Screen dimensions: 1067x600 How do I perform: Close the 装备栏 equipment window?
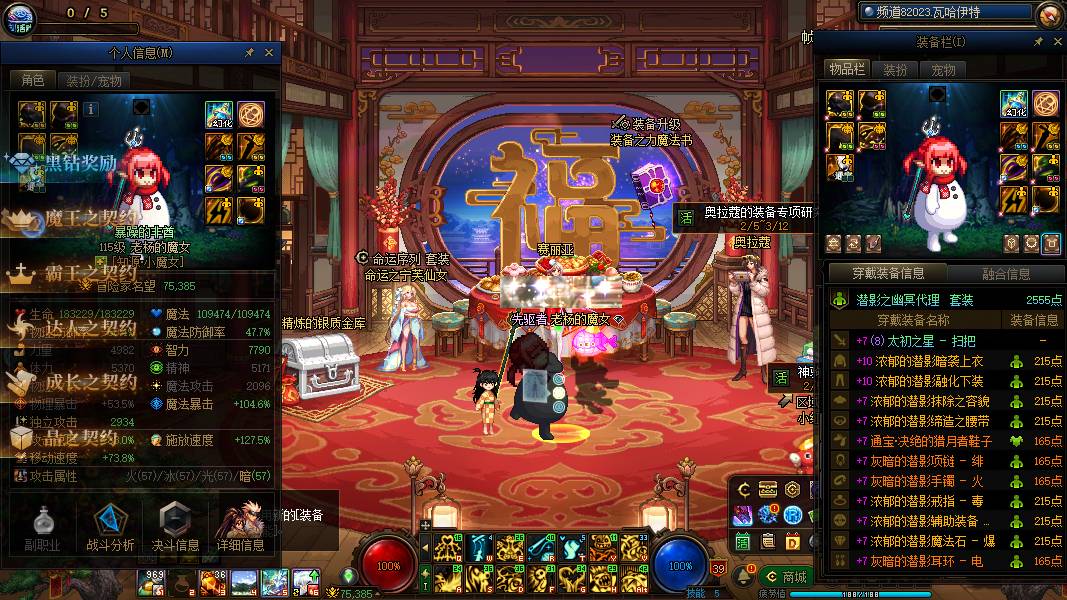point(1054,42)
